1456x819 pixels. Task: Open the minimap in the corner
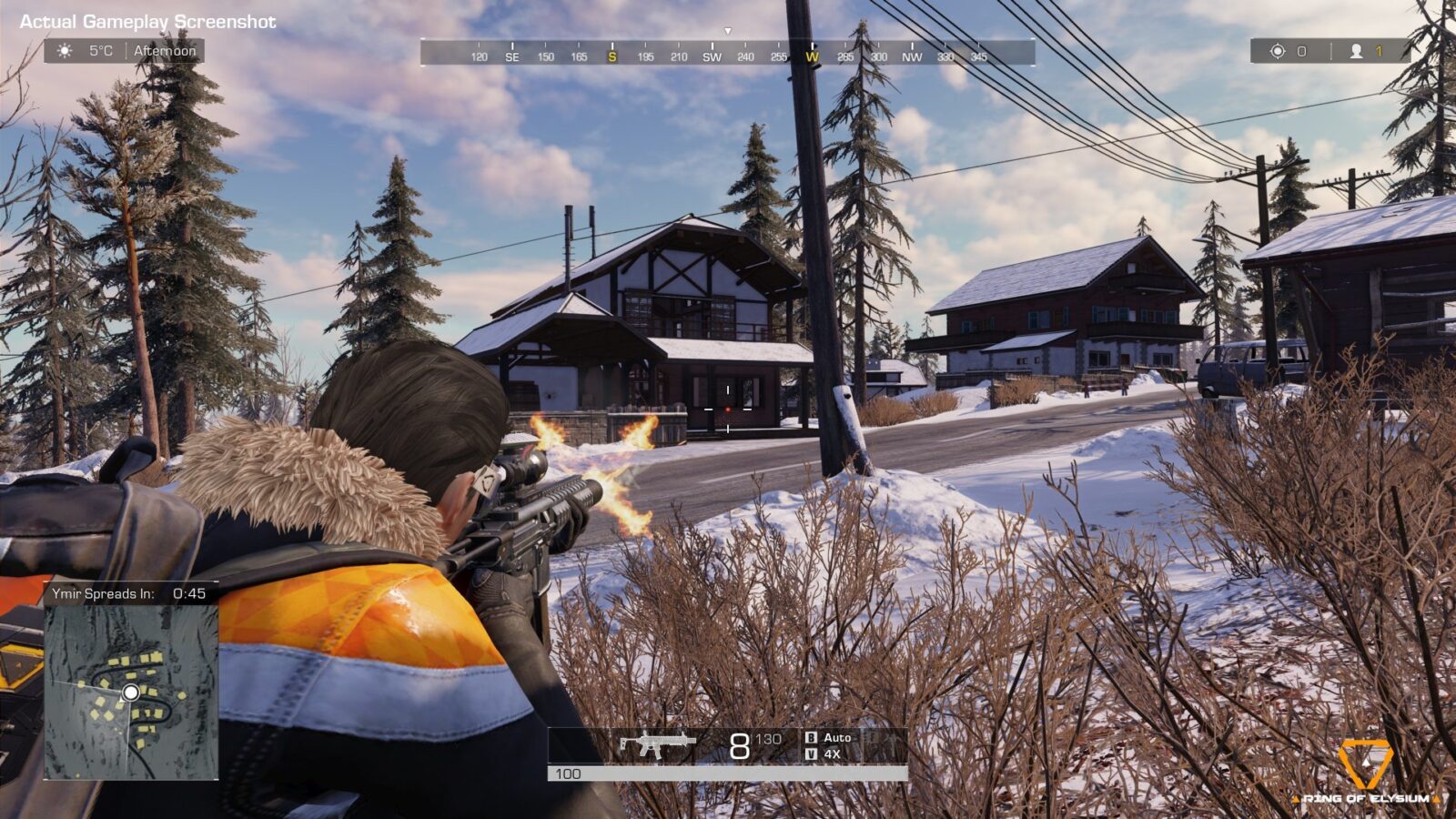tap(131, 692)
